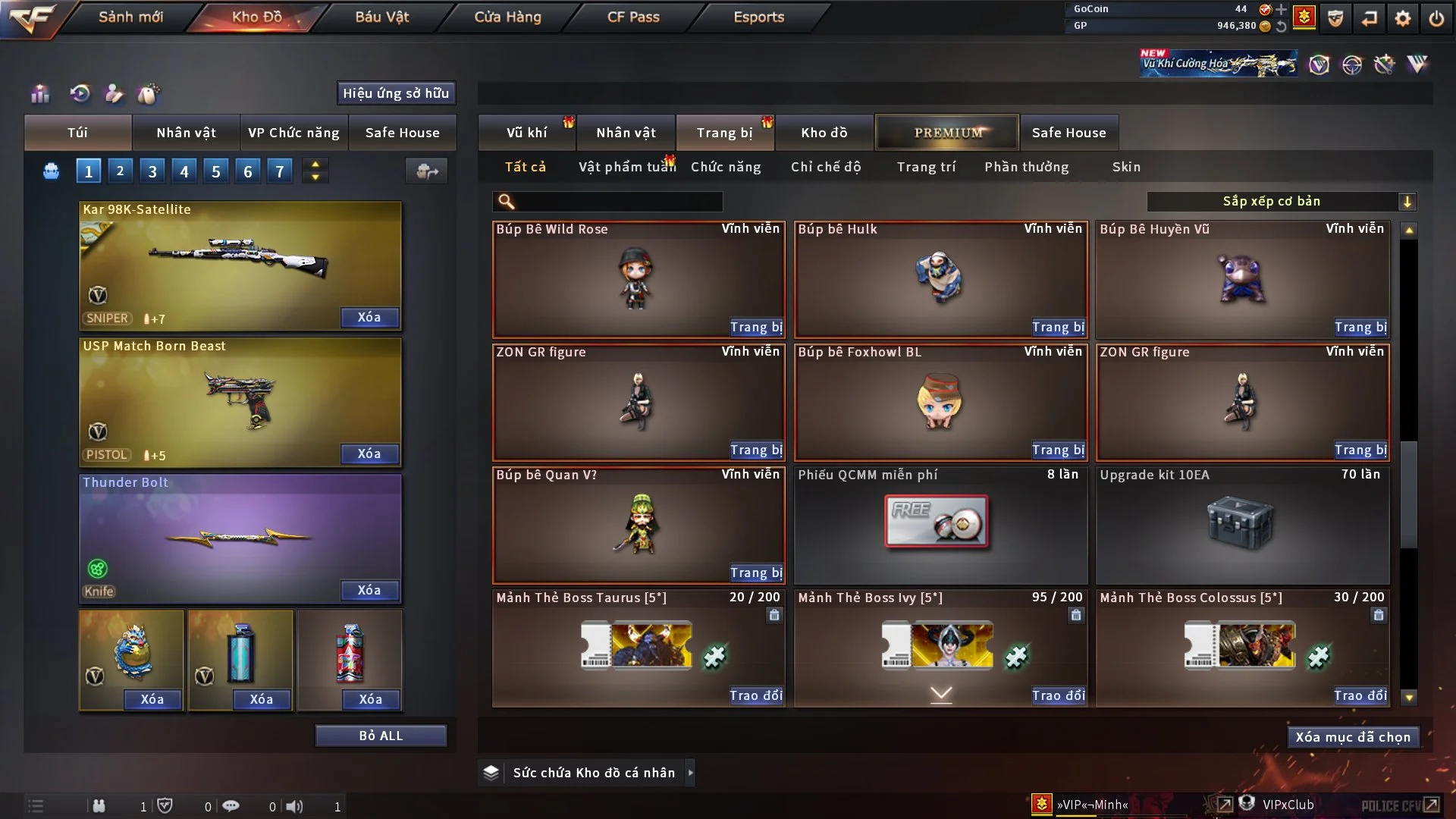Remove the Thunder Bolt knife with Xóa
1456x819 pixels.
pos(369,591)
